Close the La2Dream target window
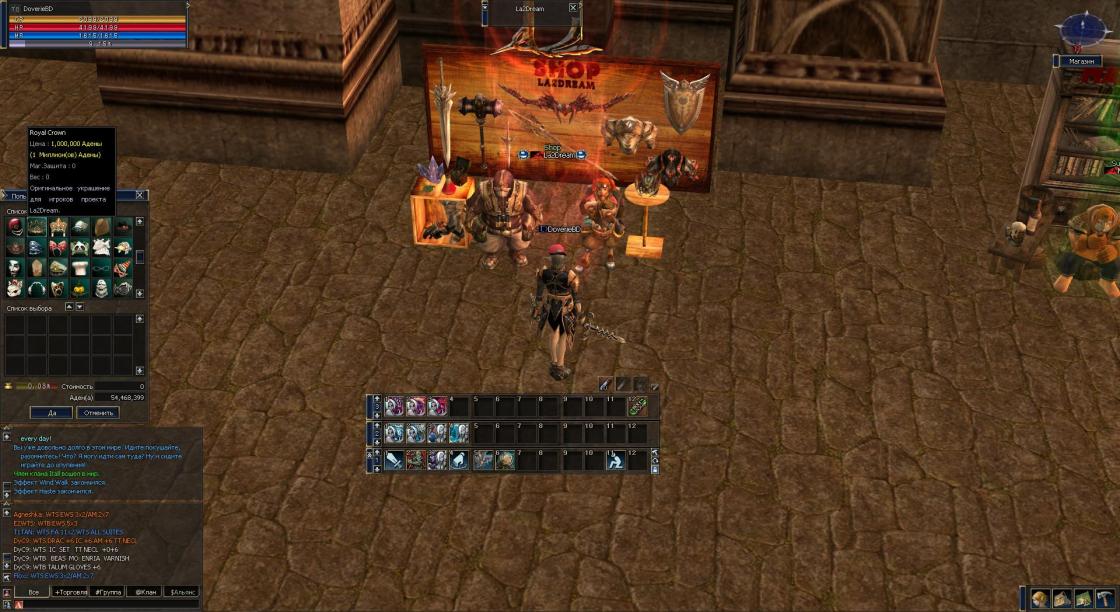1120x612 pixels. 573,8
